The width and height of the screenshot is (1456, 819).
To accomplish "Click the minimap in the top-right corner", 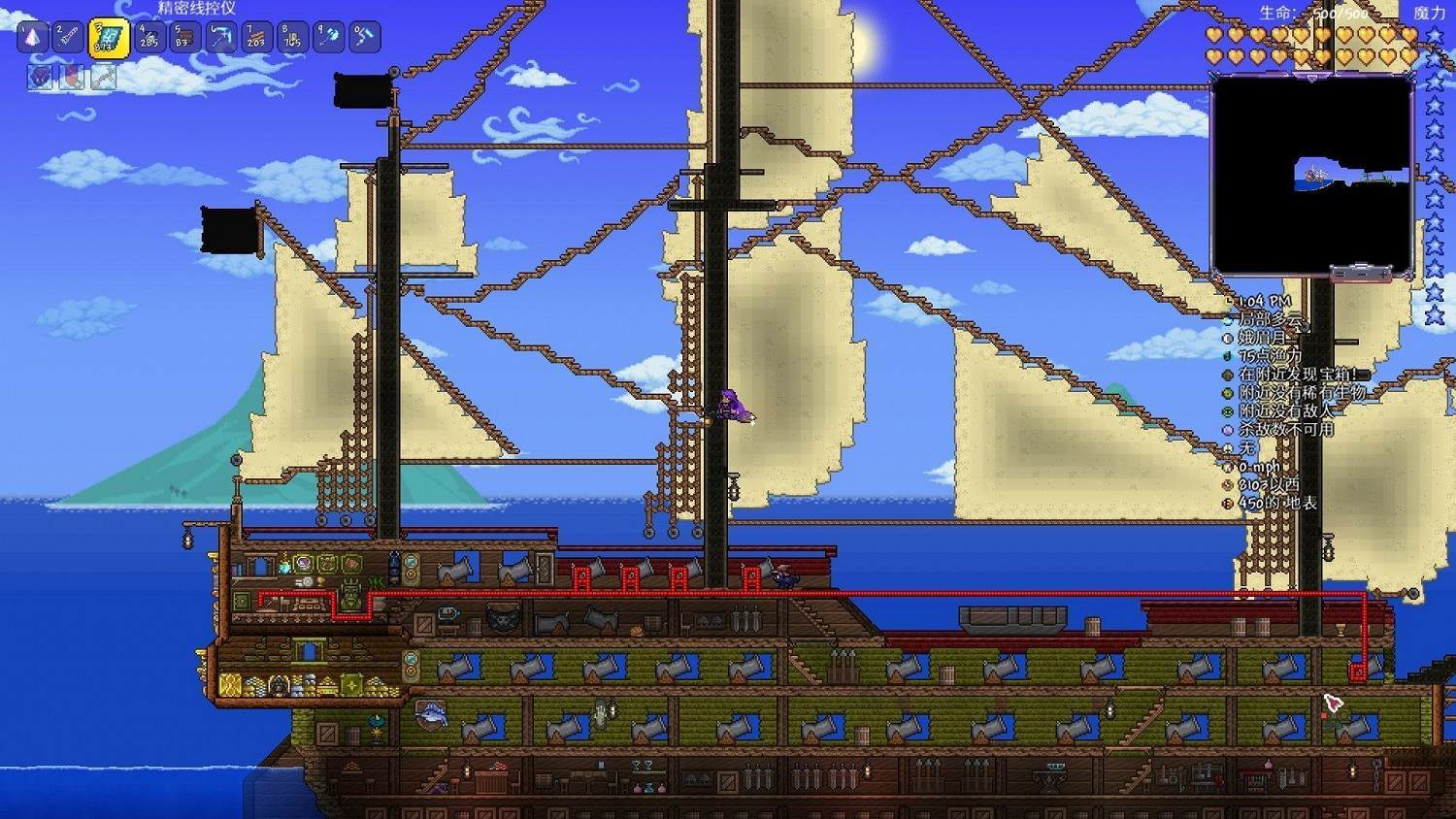I will [x=1313, y=175].
